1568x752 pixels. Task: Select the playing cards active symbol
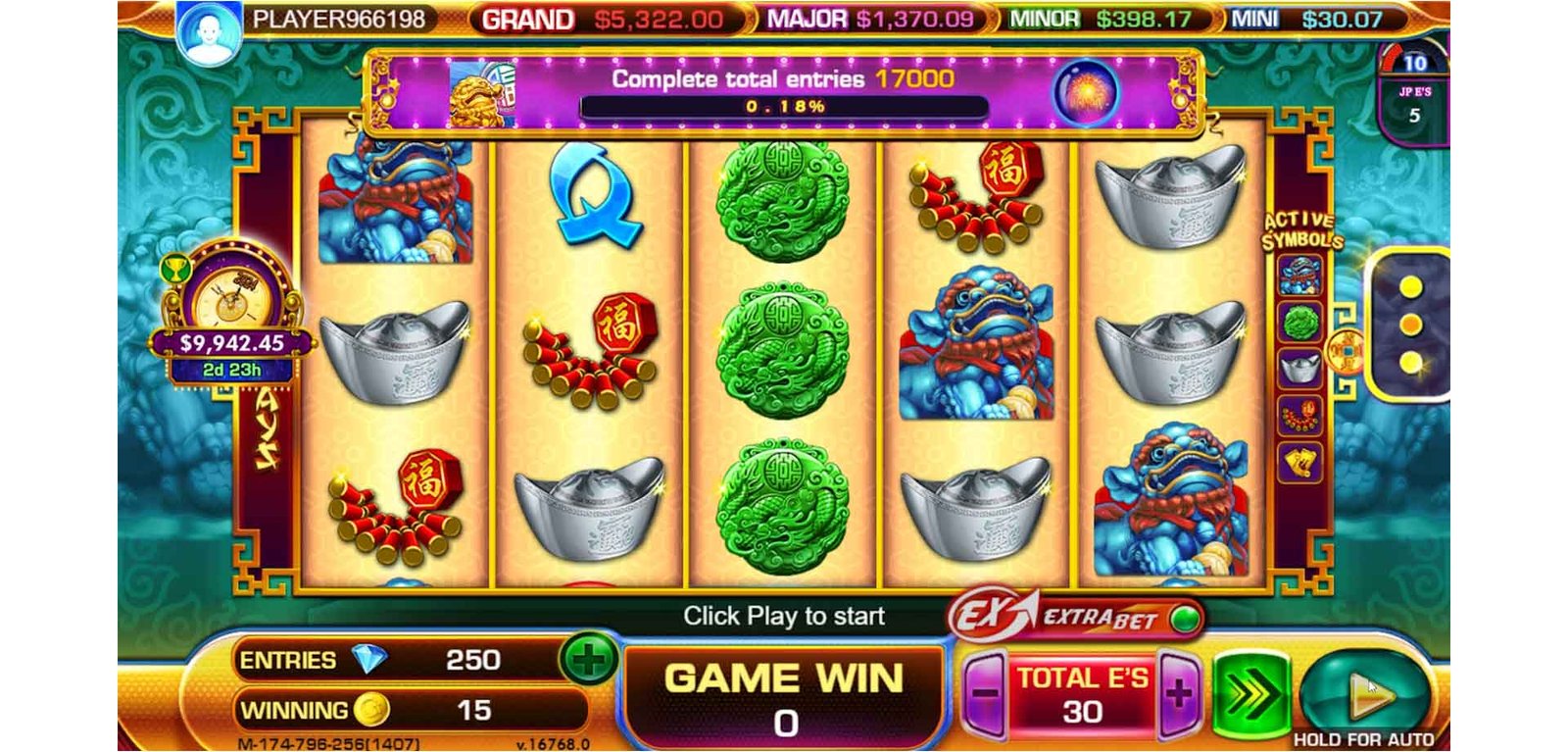[x=1300, y=461]
